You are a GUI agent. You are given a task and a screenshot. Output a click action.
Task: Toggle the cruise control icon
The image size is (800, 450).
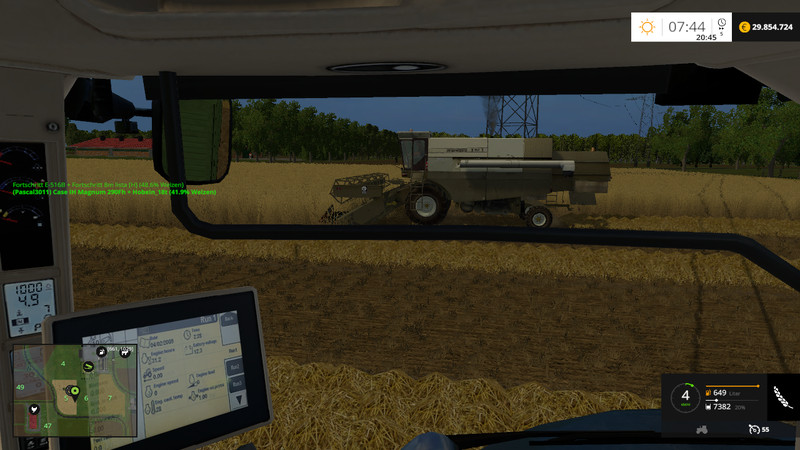[x=752, y=429]
